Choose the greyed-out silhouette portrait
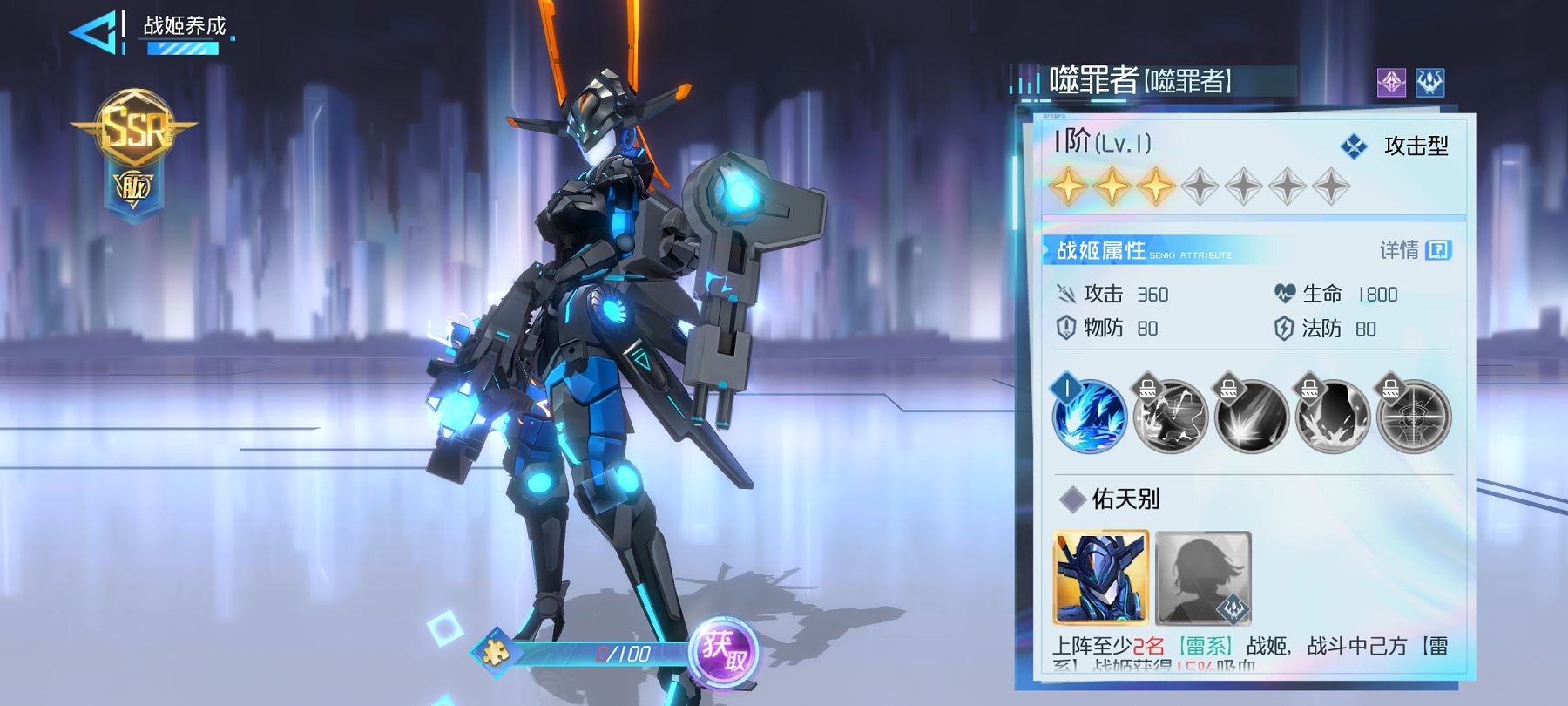This screenshot has height=706, width=1568. click(1203, 578)
